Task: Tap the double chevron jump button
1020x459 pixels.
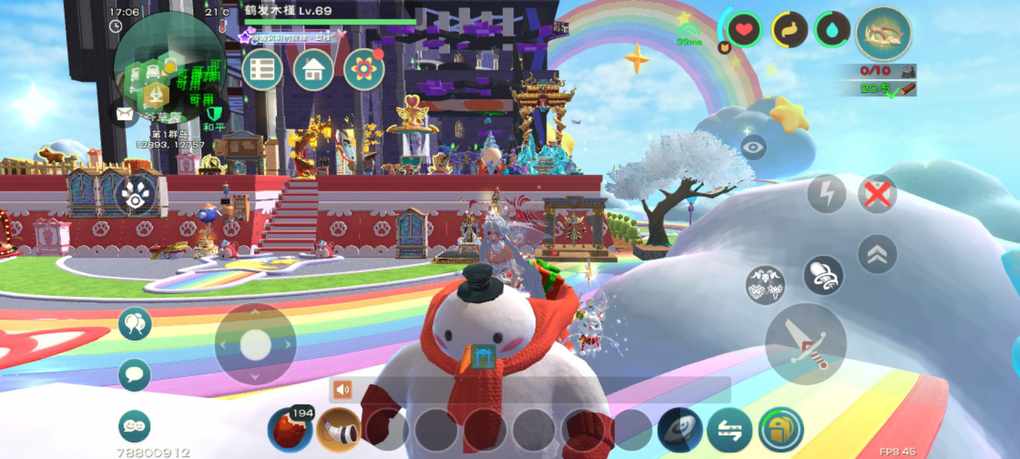Action: coord(877,254)
